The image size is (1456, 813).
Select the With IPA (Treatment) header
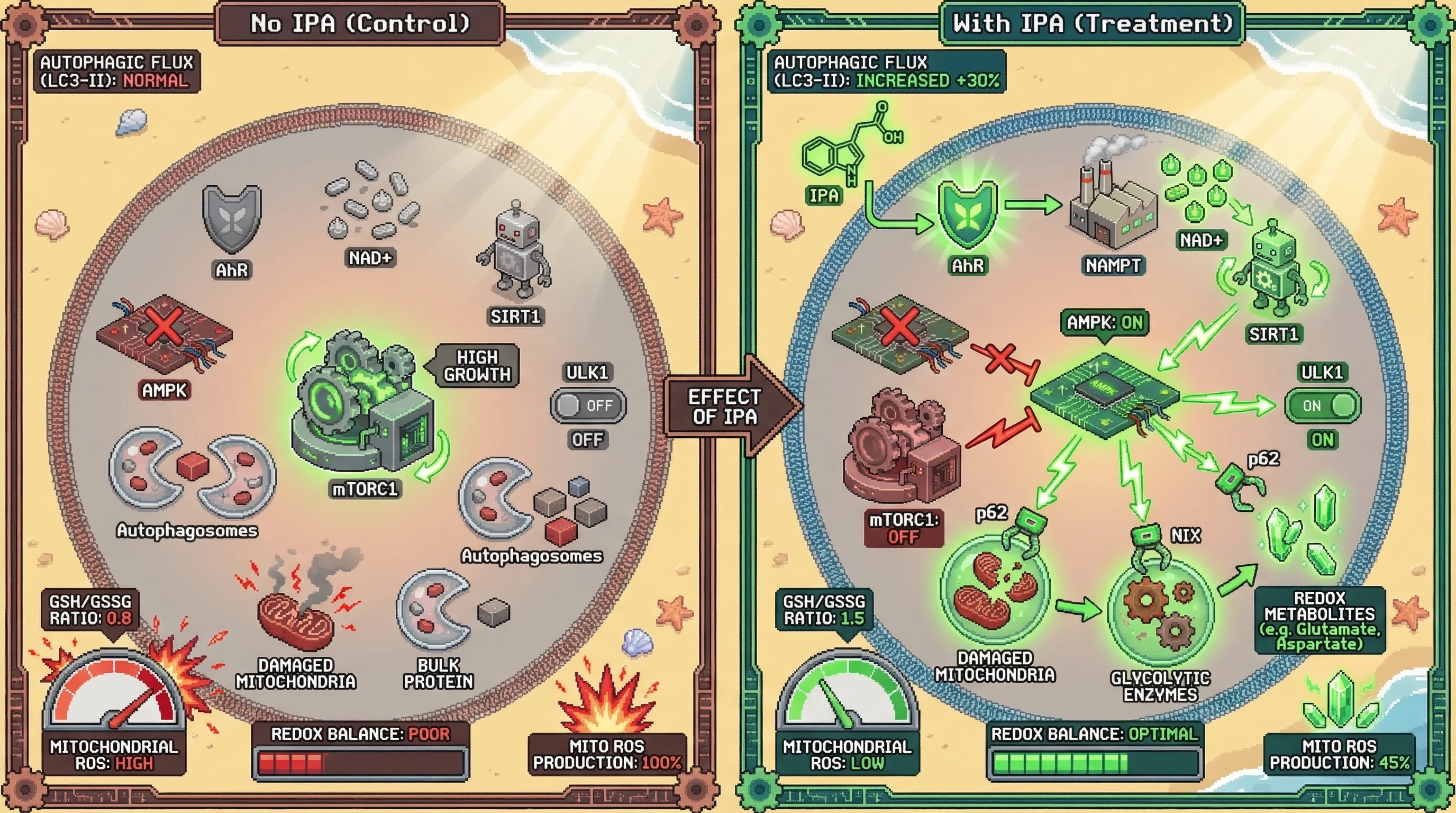(1092, 23)
